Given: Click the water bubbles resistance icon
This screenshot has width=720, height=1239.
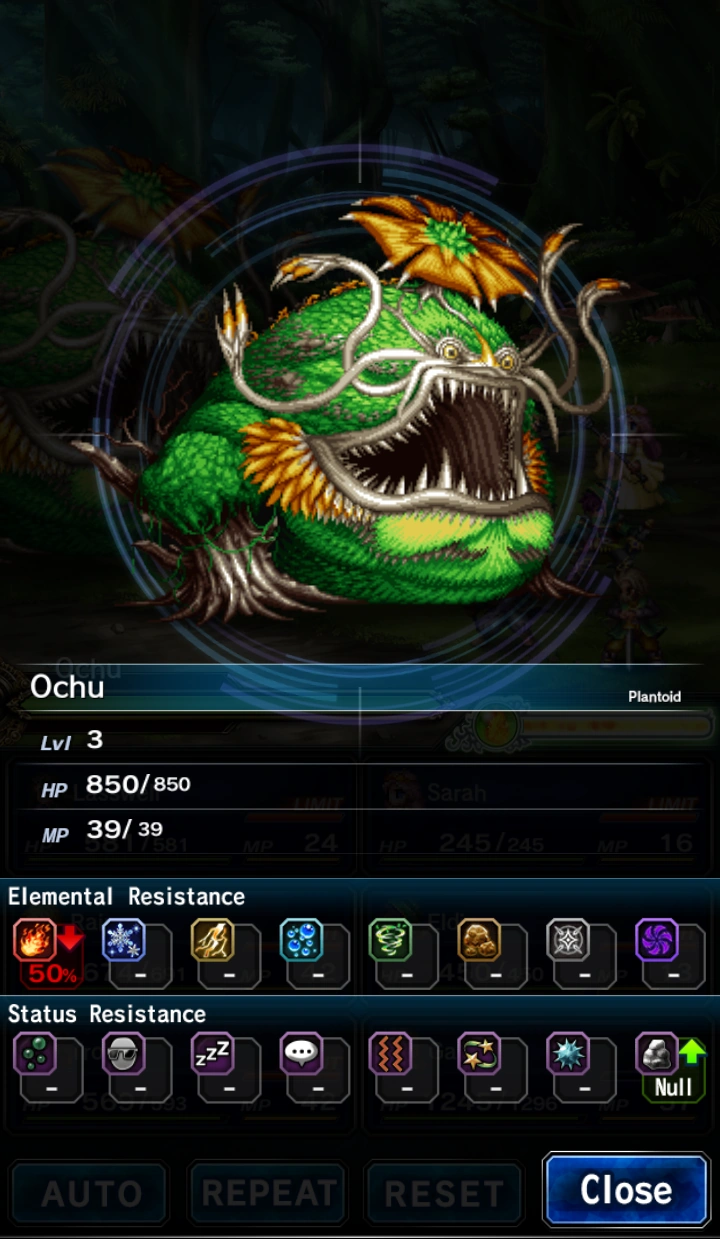Looking at the screenshot, I should 301,940.
